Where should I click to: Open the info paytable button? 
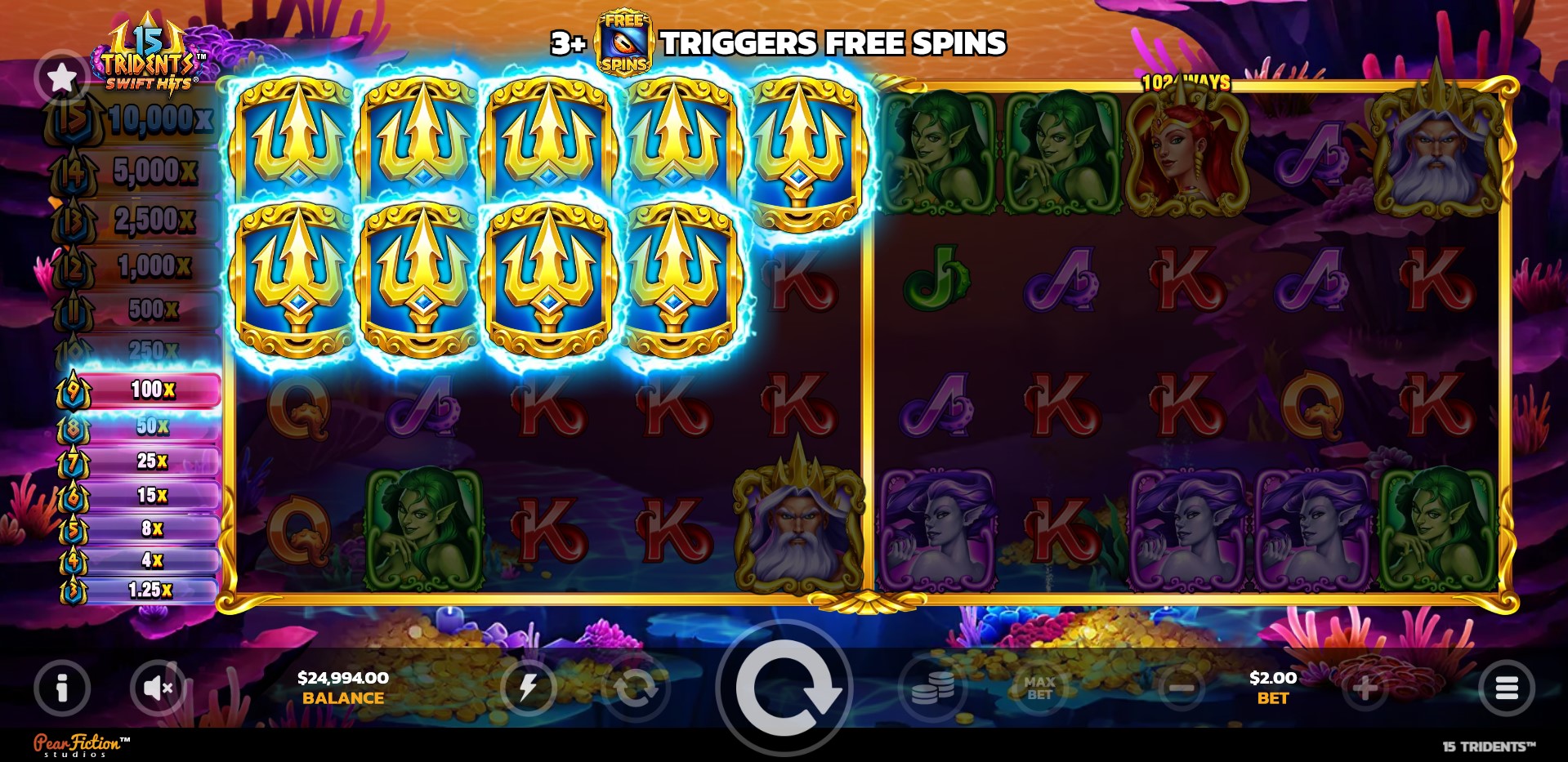(62, 688)
